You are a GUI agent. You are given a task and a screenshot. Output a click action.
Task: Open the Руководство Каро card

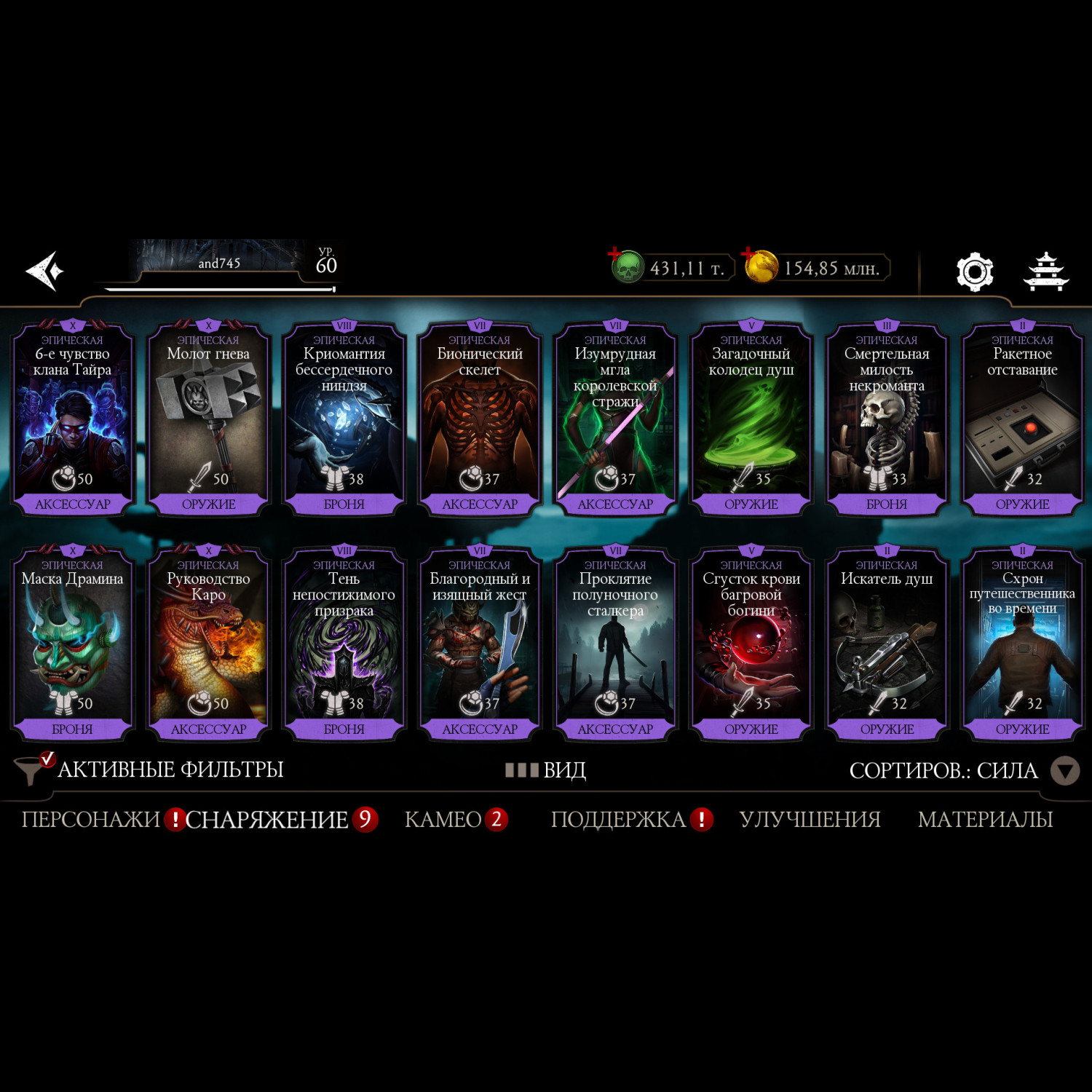[x=208, y=644]
